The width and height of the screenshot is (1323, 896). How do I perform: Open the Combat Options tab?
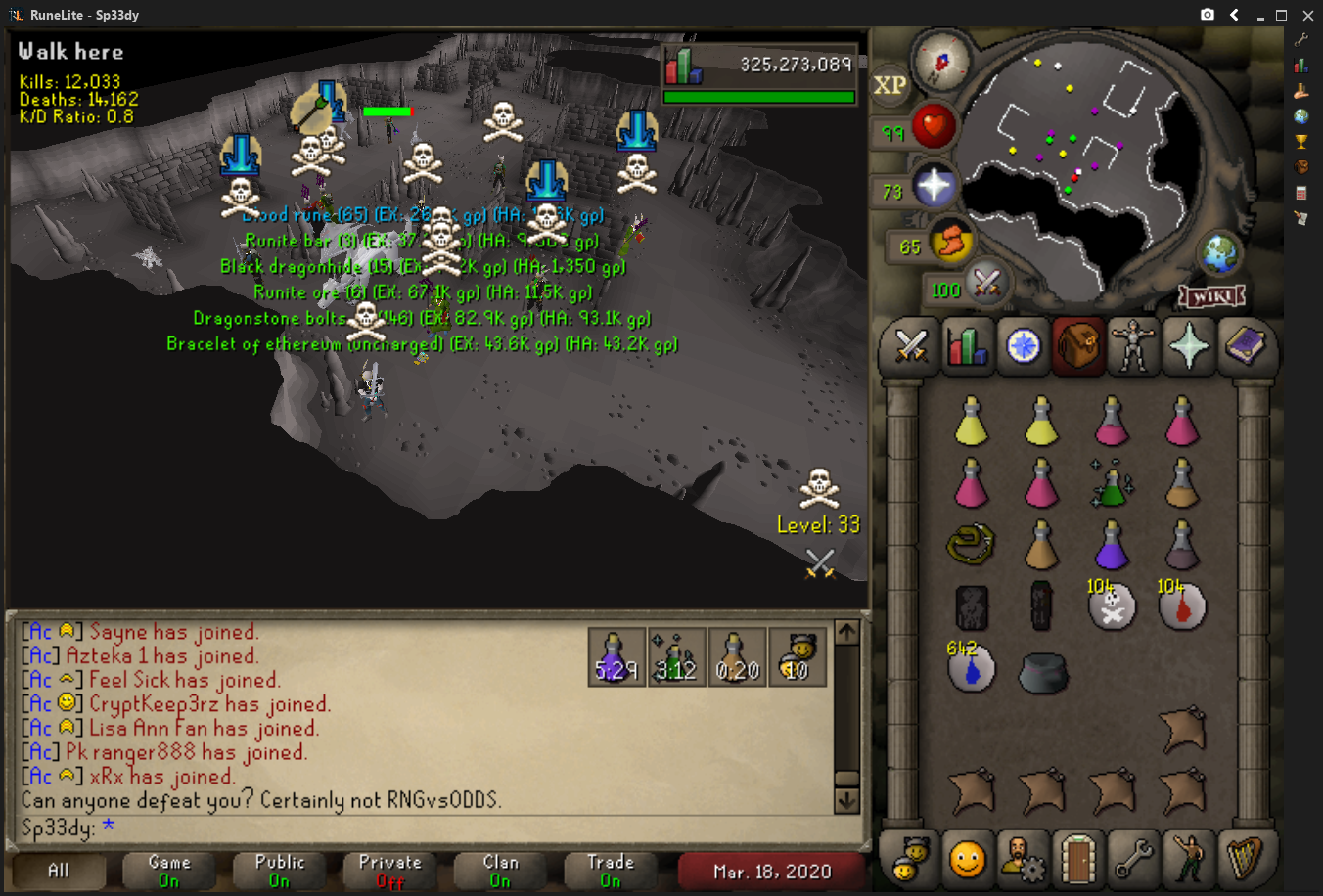pyautogui.click(x=911, y=346)
